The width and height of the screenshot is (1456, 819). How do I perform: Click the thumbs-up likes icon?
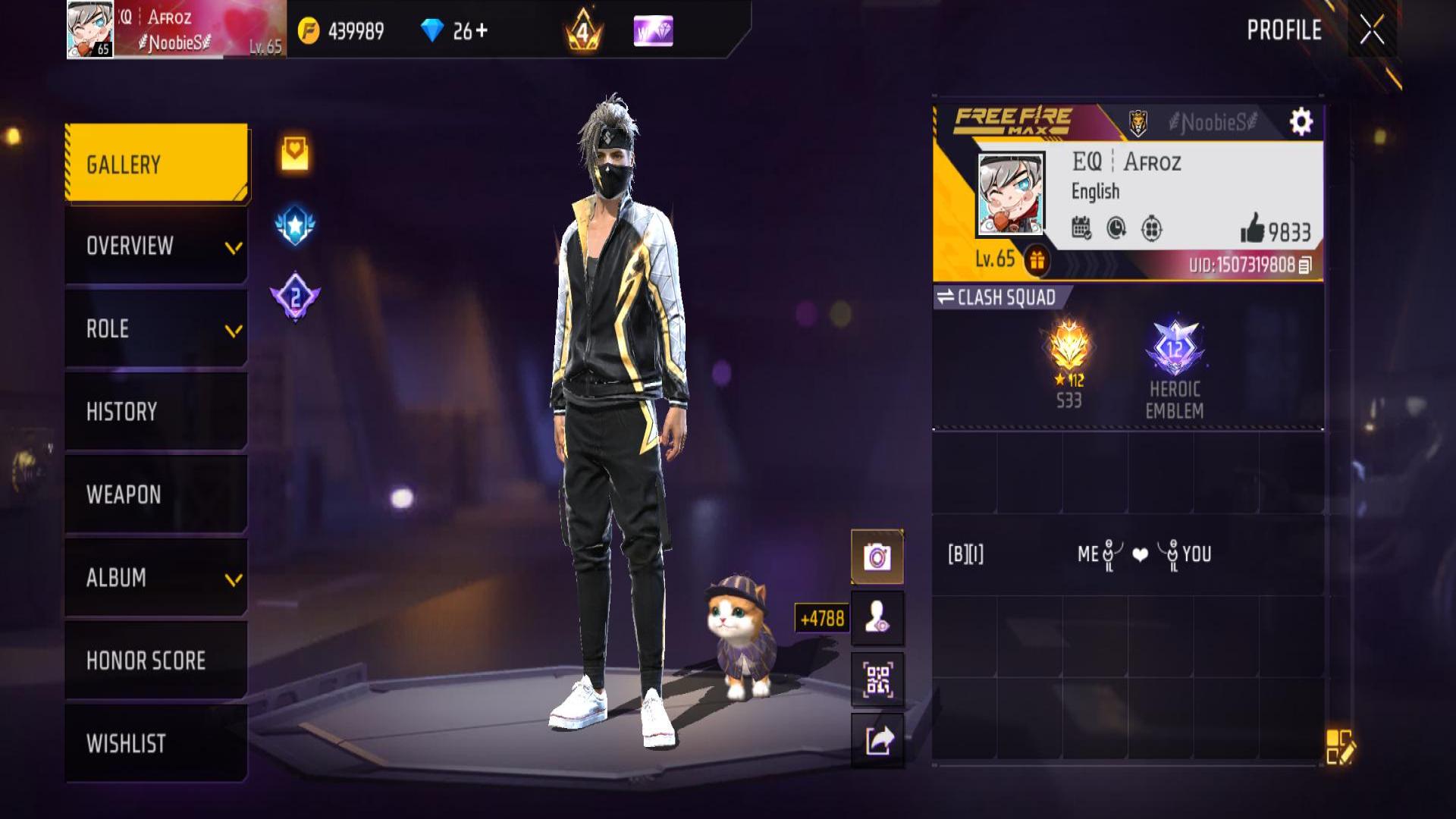pos(1253,228)
